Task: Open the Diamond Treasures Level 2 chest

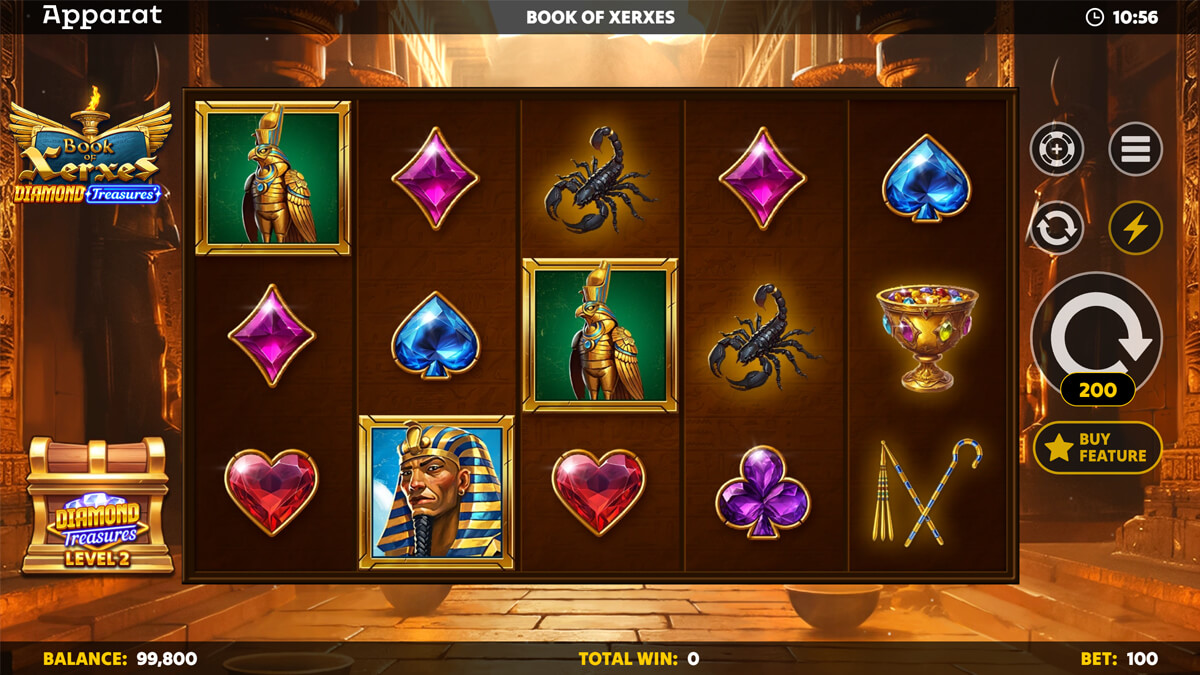Action: point(97,508)
